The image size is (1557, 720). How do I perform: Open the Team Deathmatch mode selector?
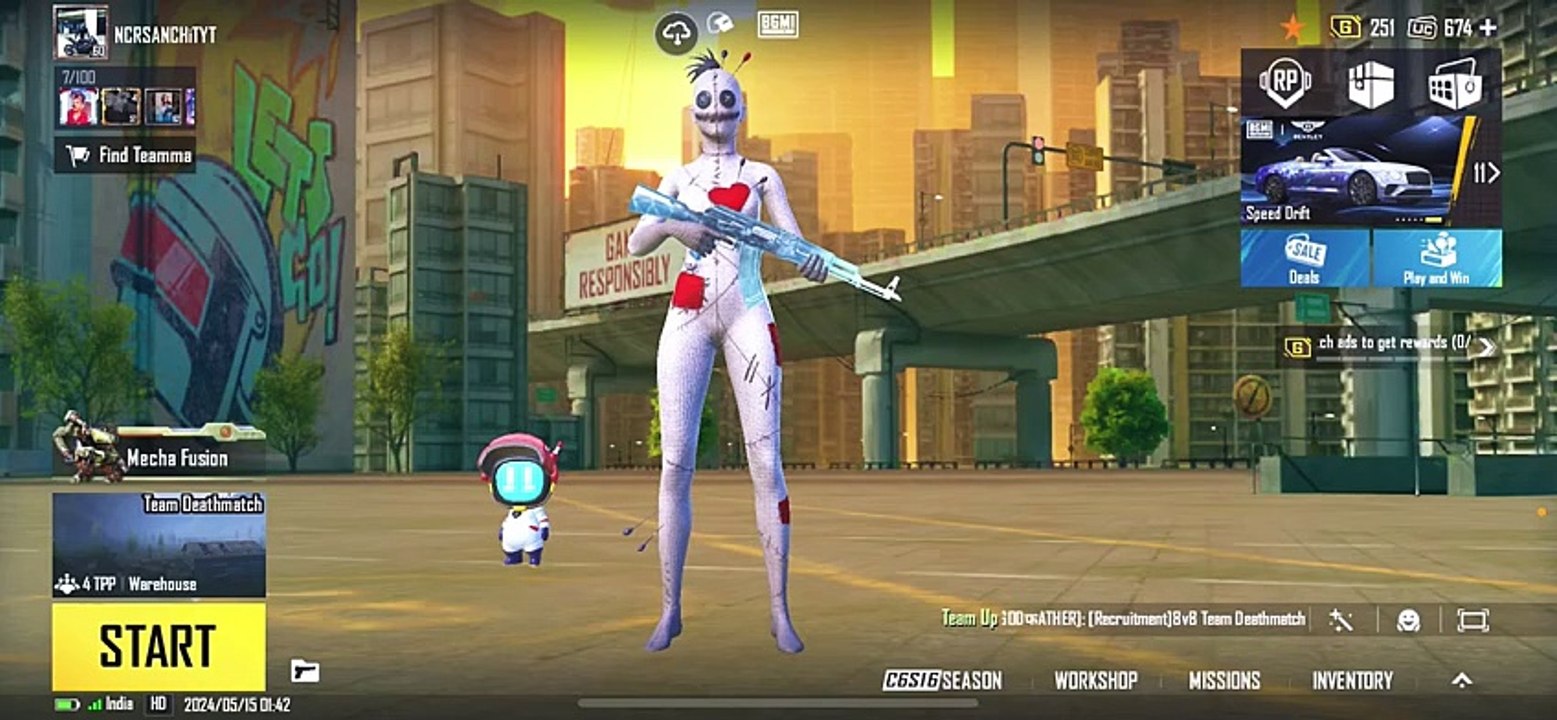[158, 545]
